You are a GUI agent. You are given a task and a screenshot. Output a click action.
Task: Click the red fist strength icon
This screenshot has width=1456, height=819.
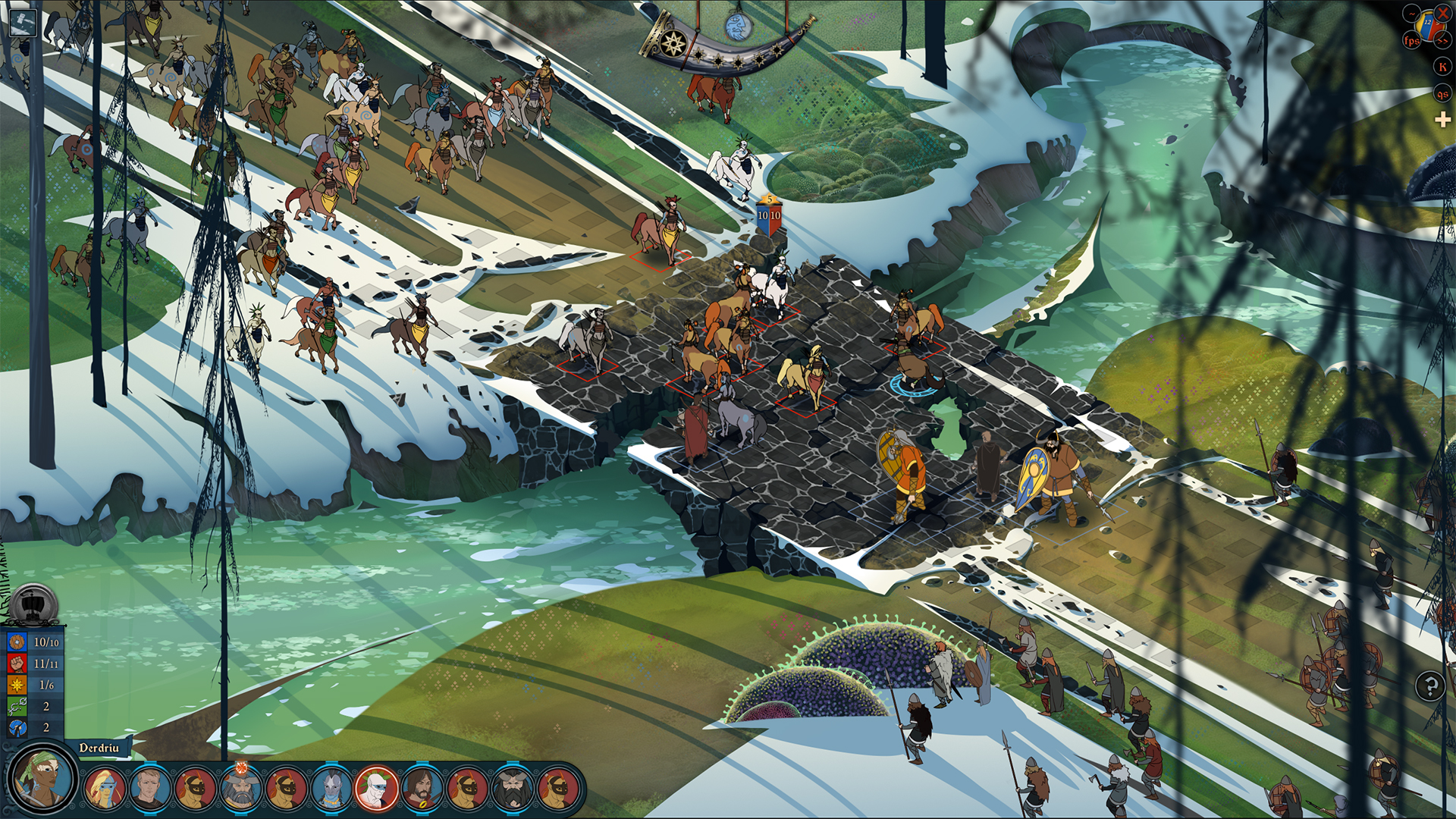[17, 664]
